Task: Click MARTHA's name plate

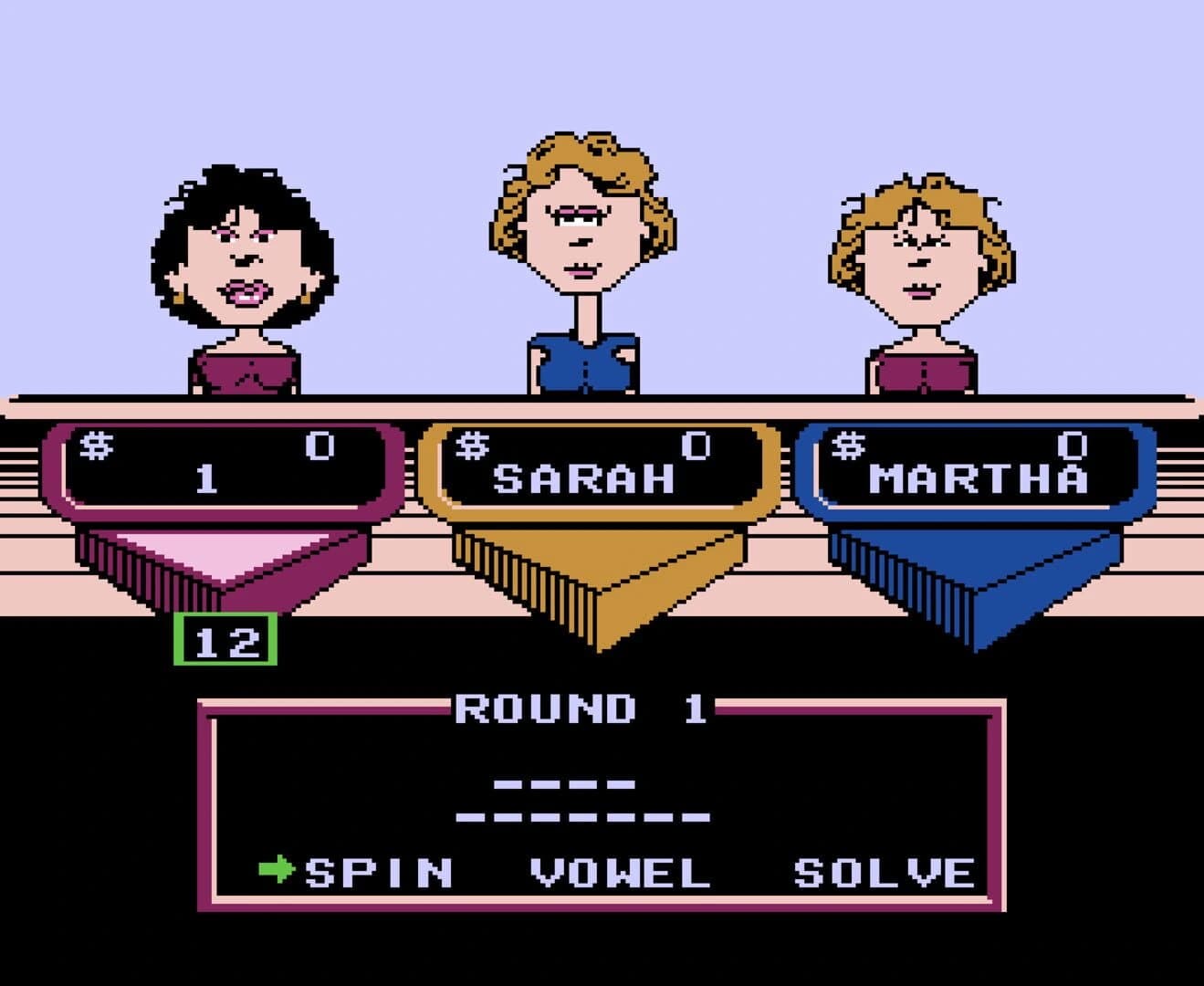Action: pos(977,475)
